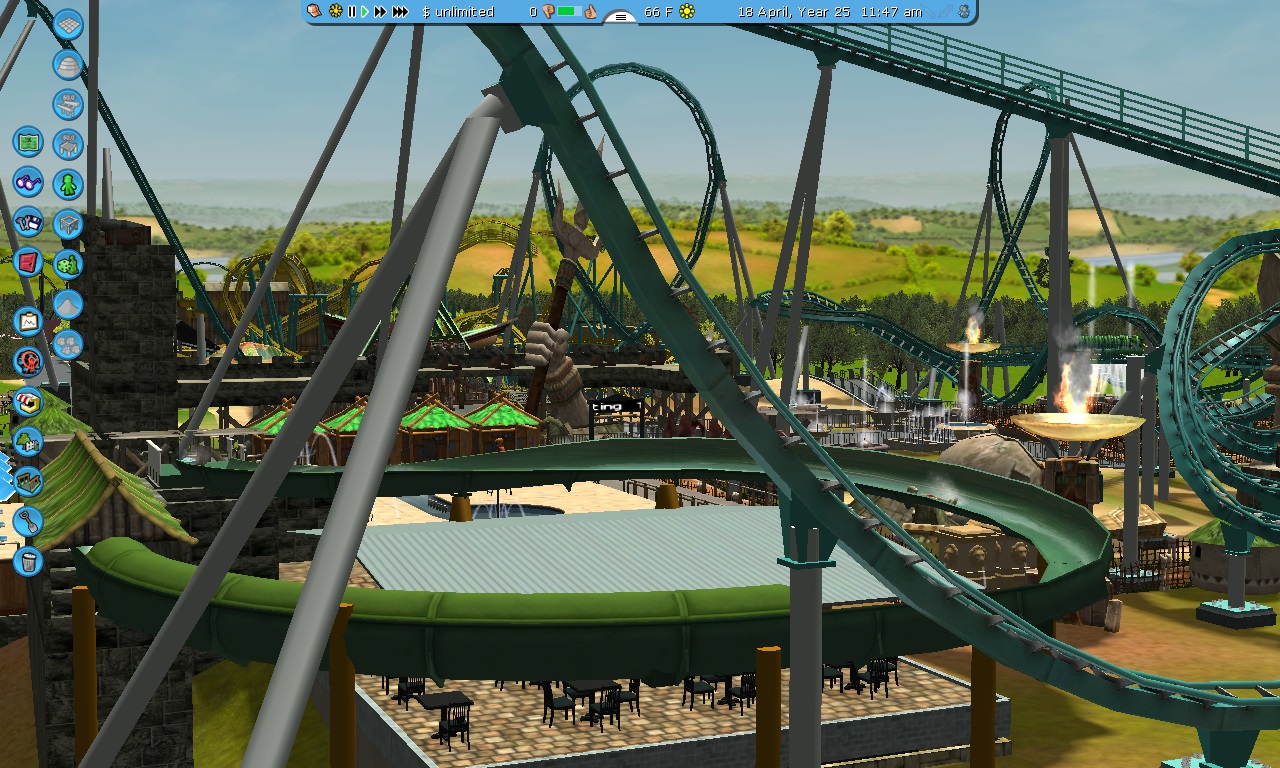
Task: Expand the top status bar handle
Action: (620, 17)
